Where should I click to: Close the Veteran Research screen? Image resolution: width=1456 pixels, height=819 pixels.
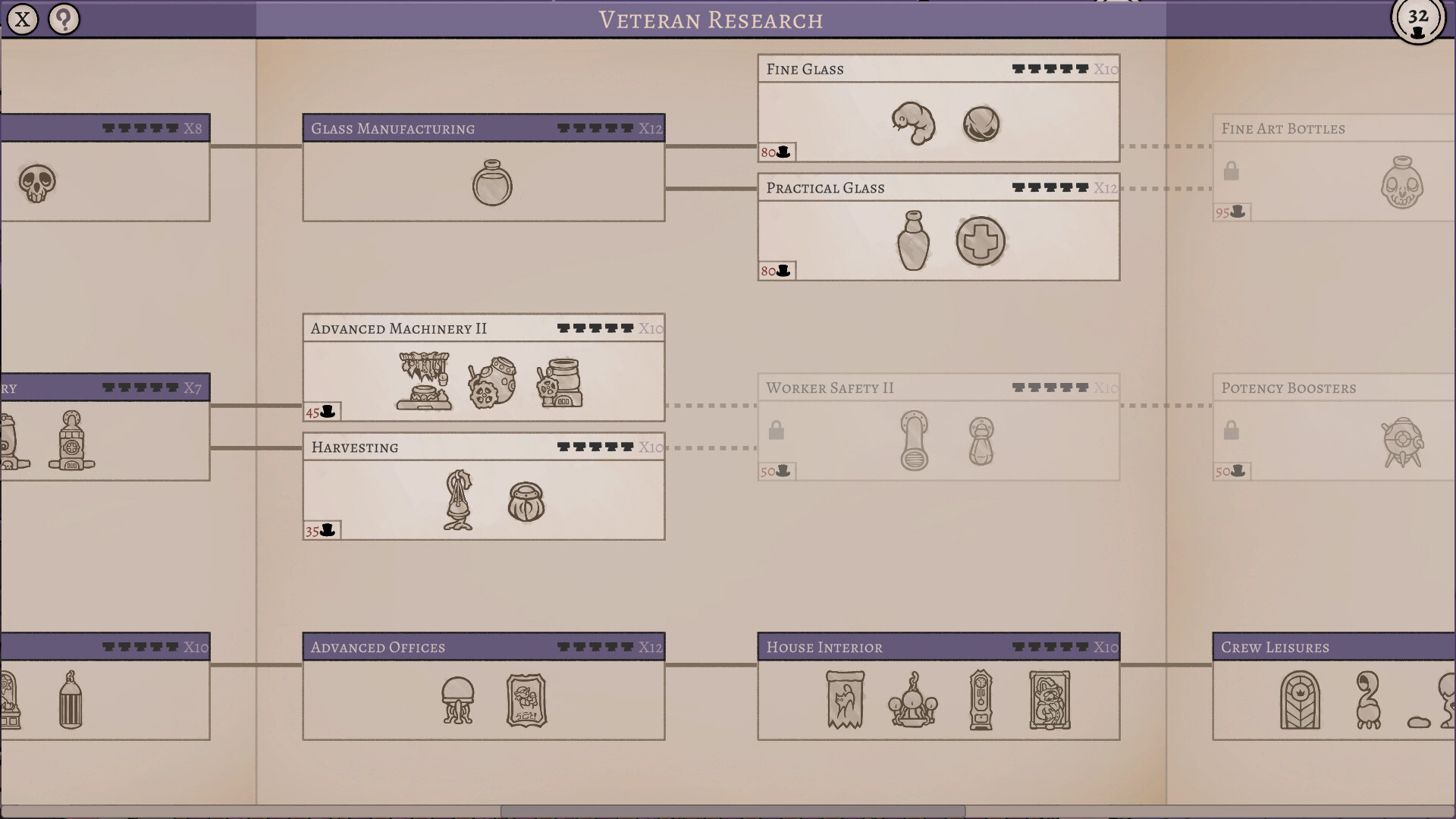point(22,19)
